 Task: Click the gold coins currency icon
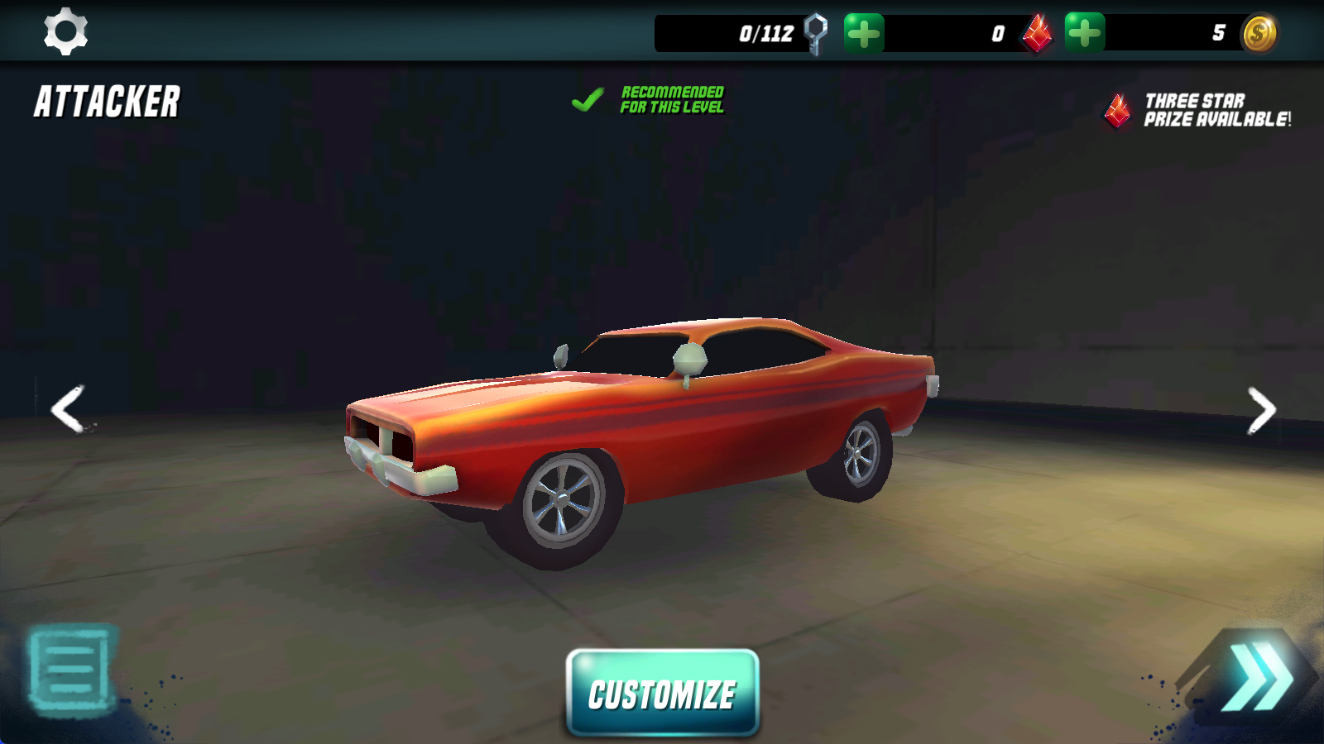1261,31
